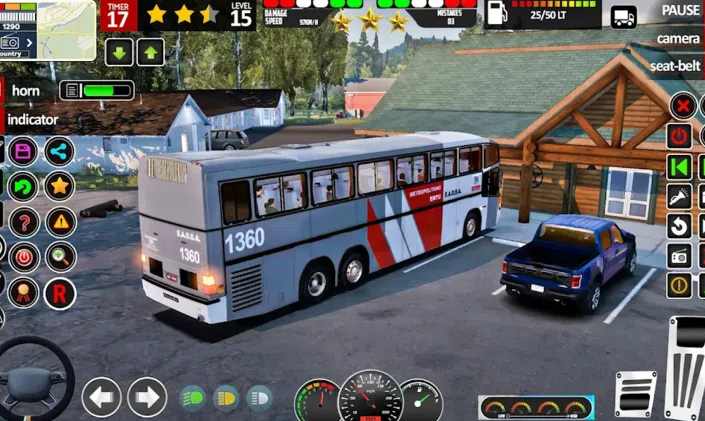Turn on the flashlight icon
Screen dimensions: 705x421
(x=680, y=196)
